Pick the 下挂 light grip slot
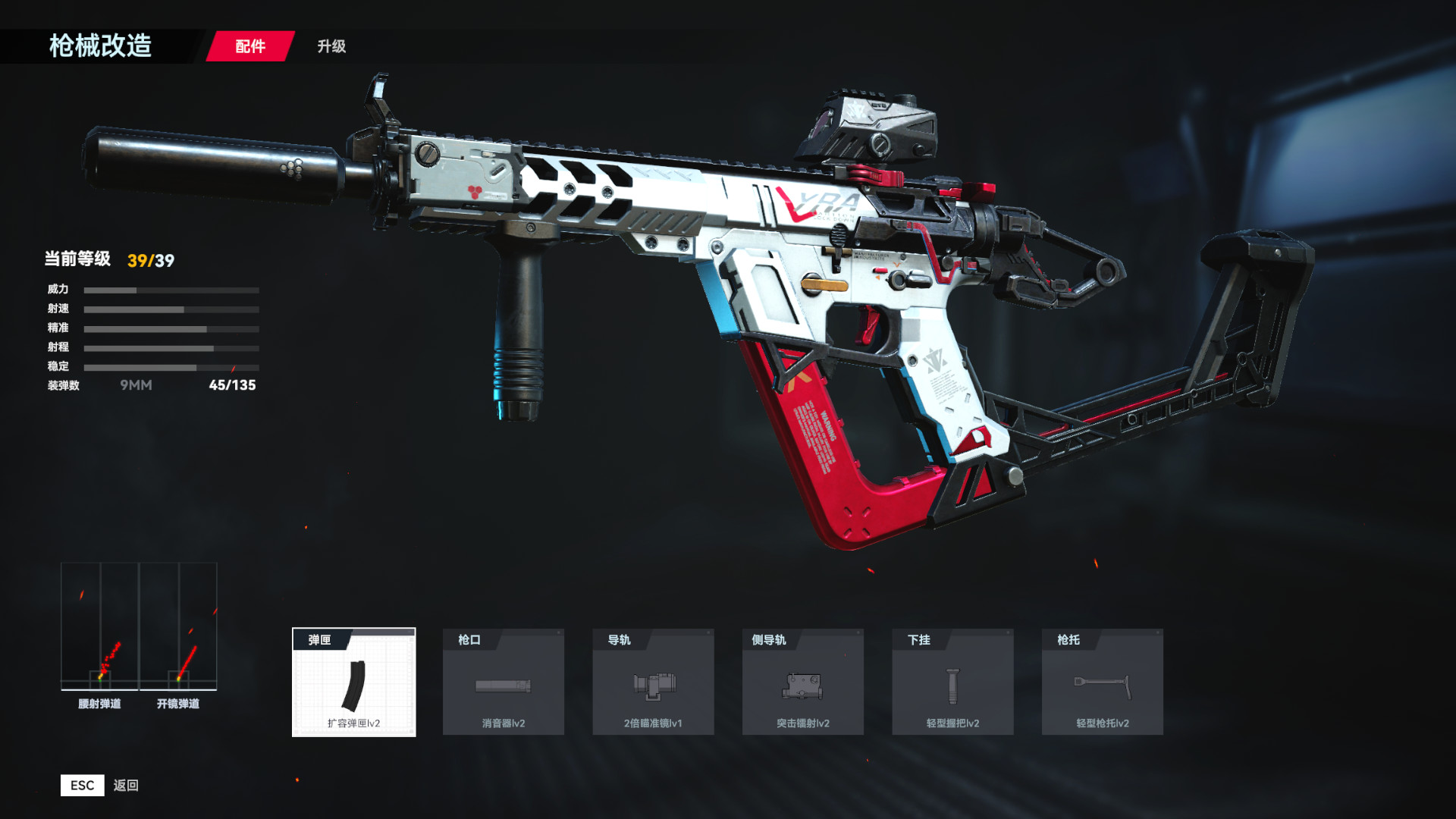The height and width of the screenshot is (819, 1456). pyautogui.click(x=952, y=682)
